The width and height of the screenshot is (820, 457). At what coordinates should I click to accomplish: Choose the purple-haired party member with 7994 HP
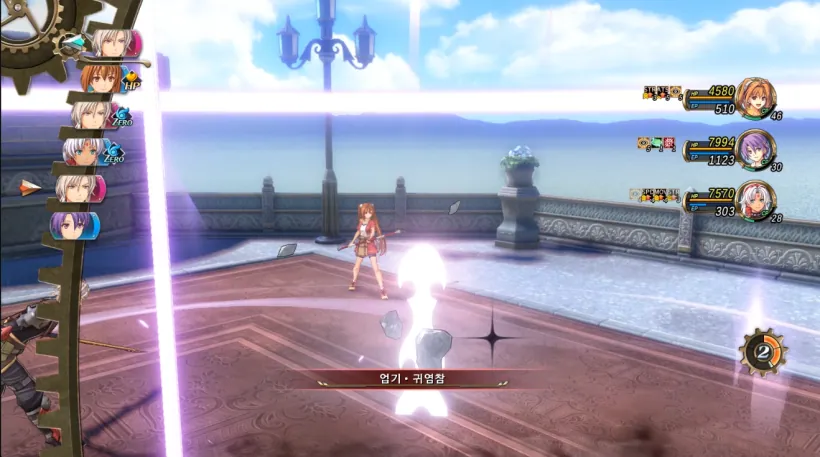(x=755, y=148)
